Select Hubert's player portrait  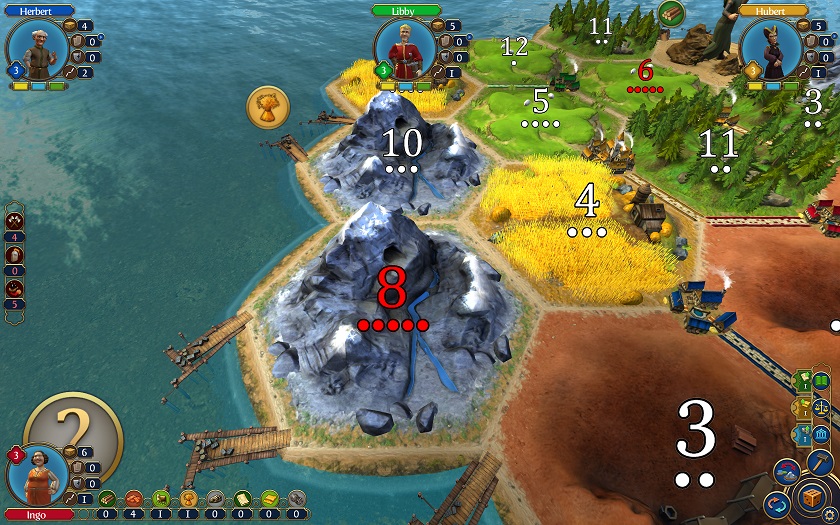[771, 48]
